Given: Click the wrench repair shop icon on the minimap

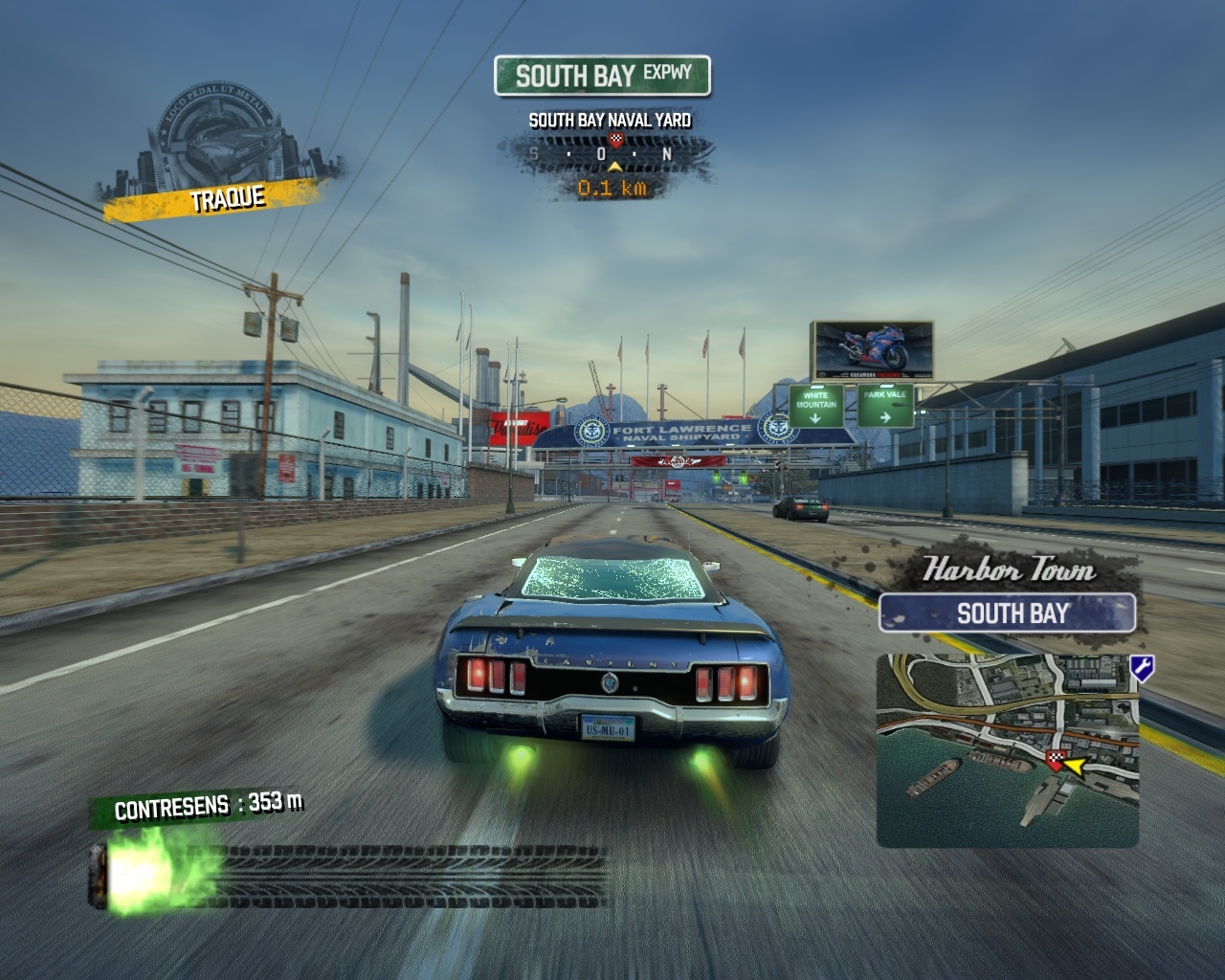Looking at the screenshot, I should click(1141, 667).
